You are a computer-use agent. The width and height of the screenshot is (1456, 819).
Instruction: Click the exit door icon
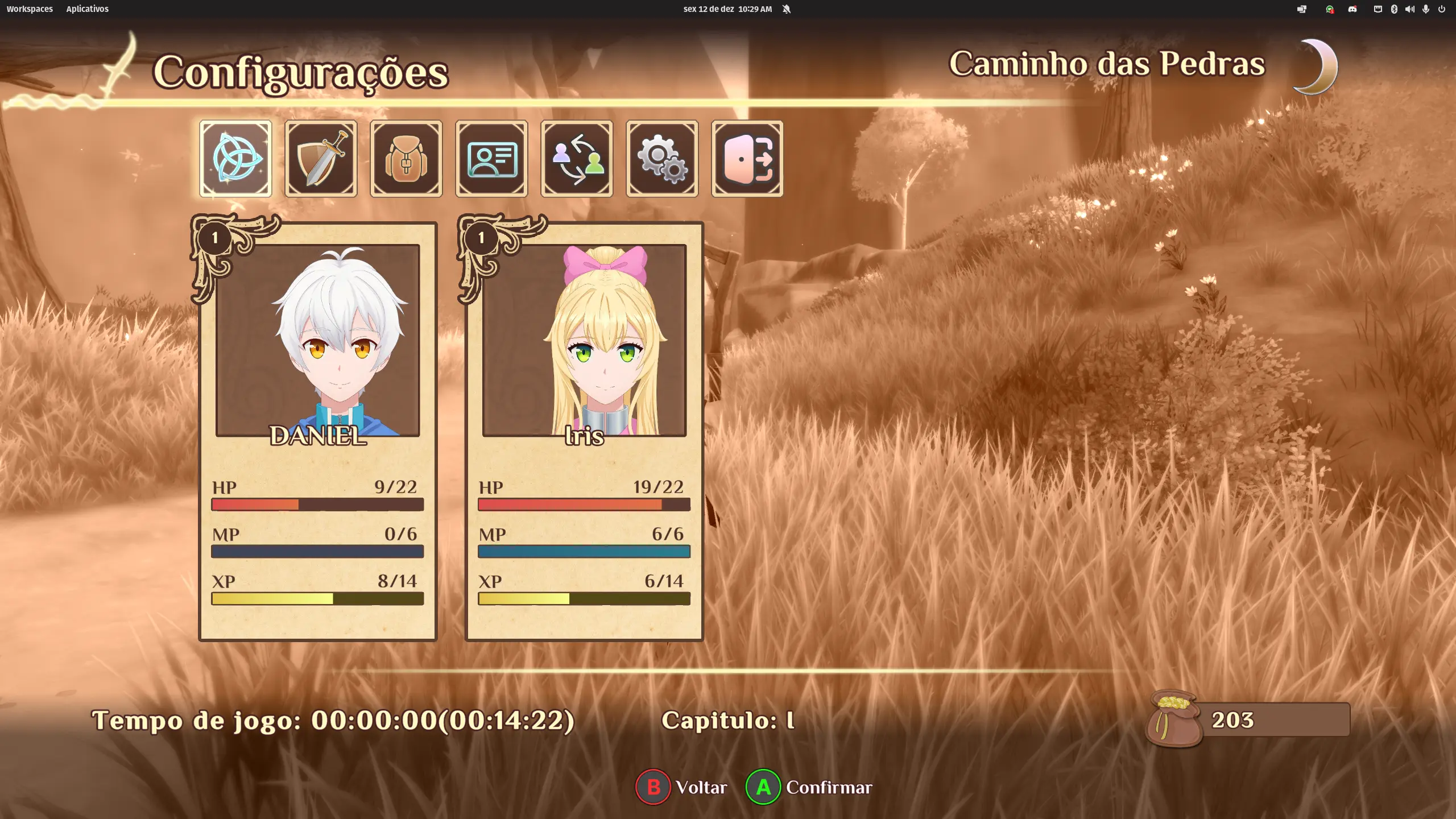click(x=747, y=159)
